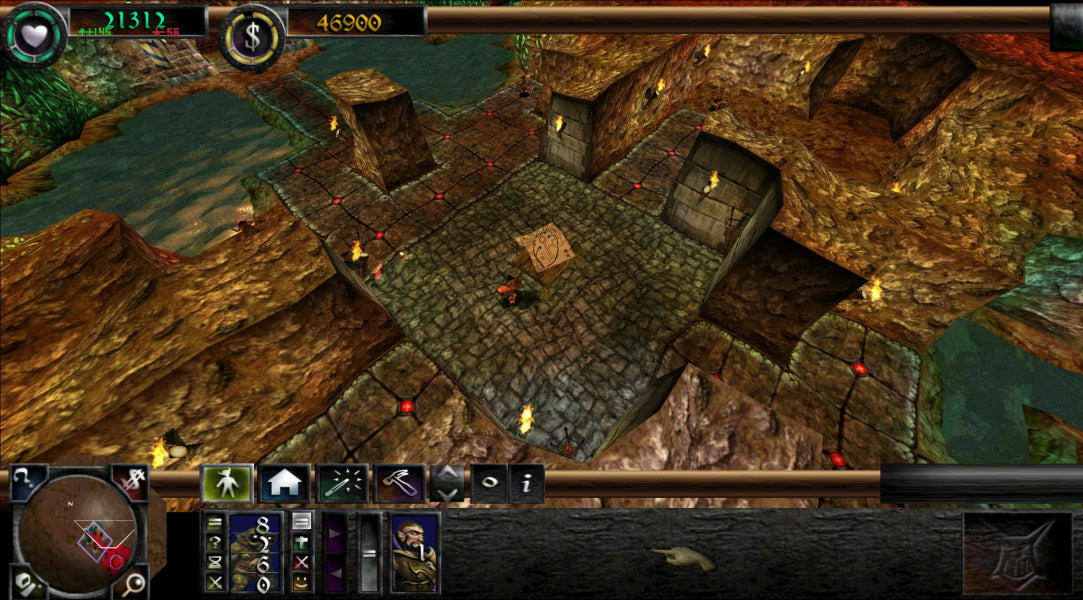Choose the crossed swords fighting filter

214,581
